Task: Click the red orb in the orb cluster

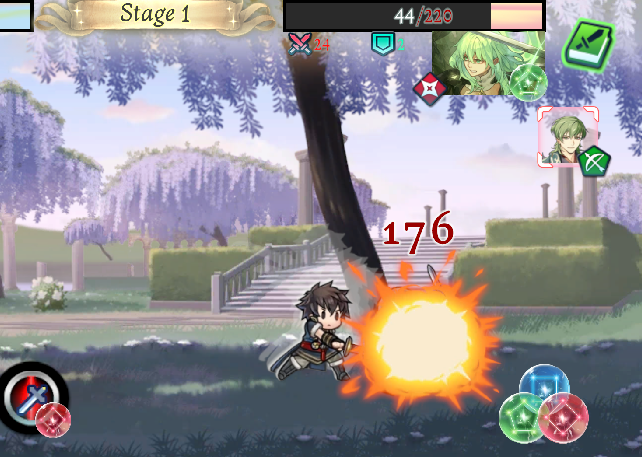Action: coord(564,417)
